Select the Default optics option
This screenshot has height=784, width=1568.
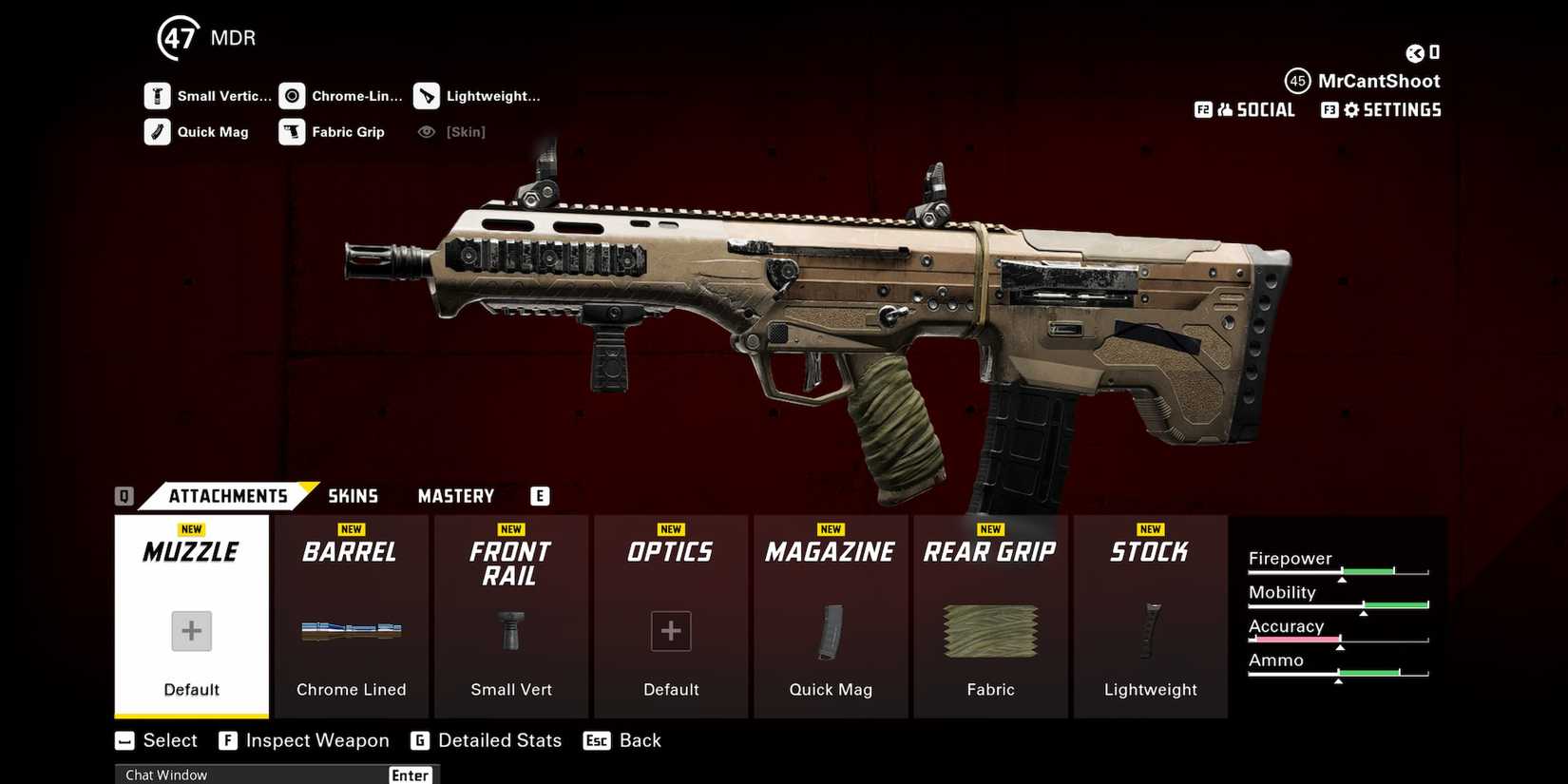tap(671, 631)
